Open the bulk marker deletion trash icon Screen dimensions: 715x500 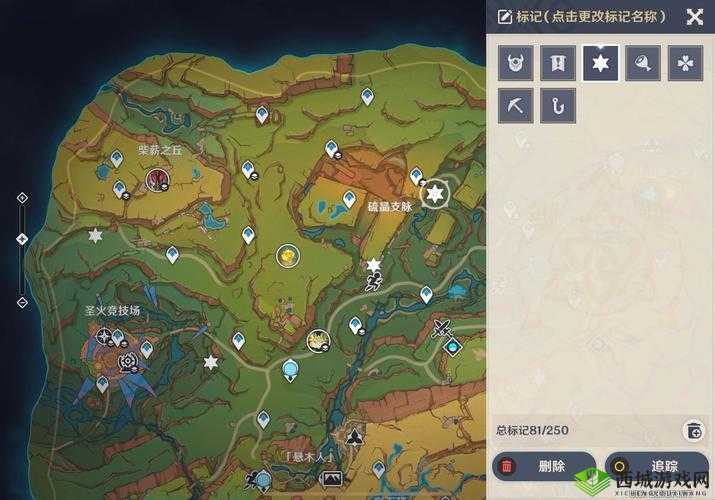click(693, 430)
